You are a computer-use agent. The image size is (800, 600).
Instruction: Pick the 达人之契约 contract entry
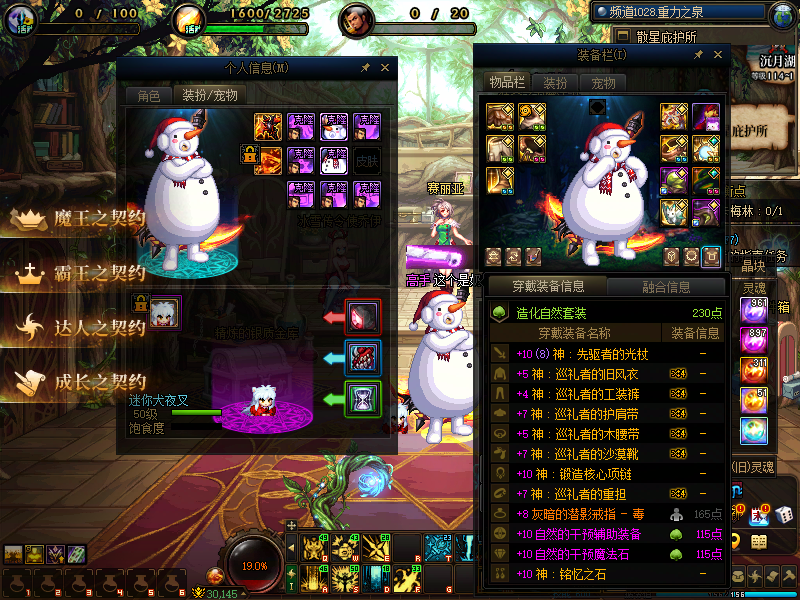(x=98, y=327)
